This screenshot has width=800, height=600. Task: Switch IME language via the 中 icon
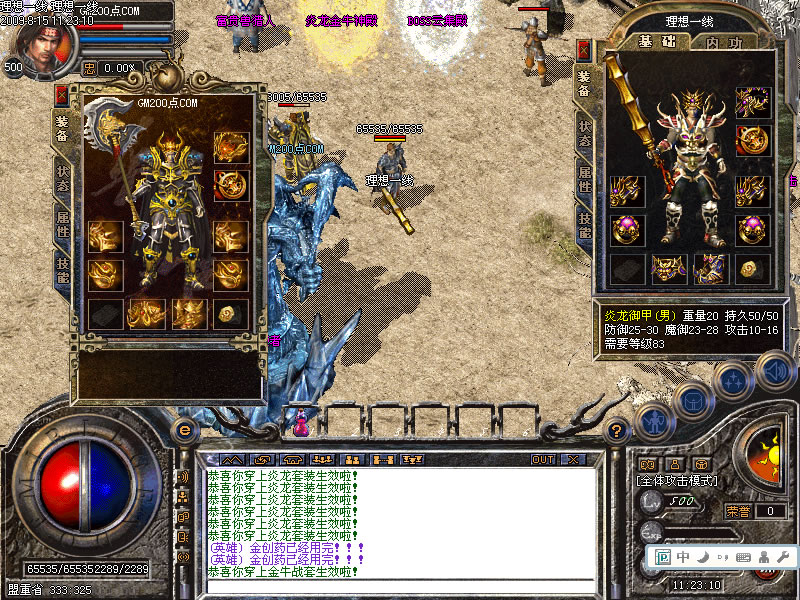pos(683,556)
